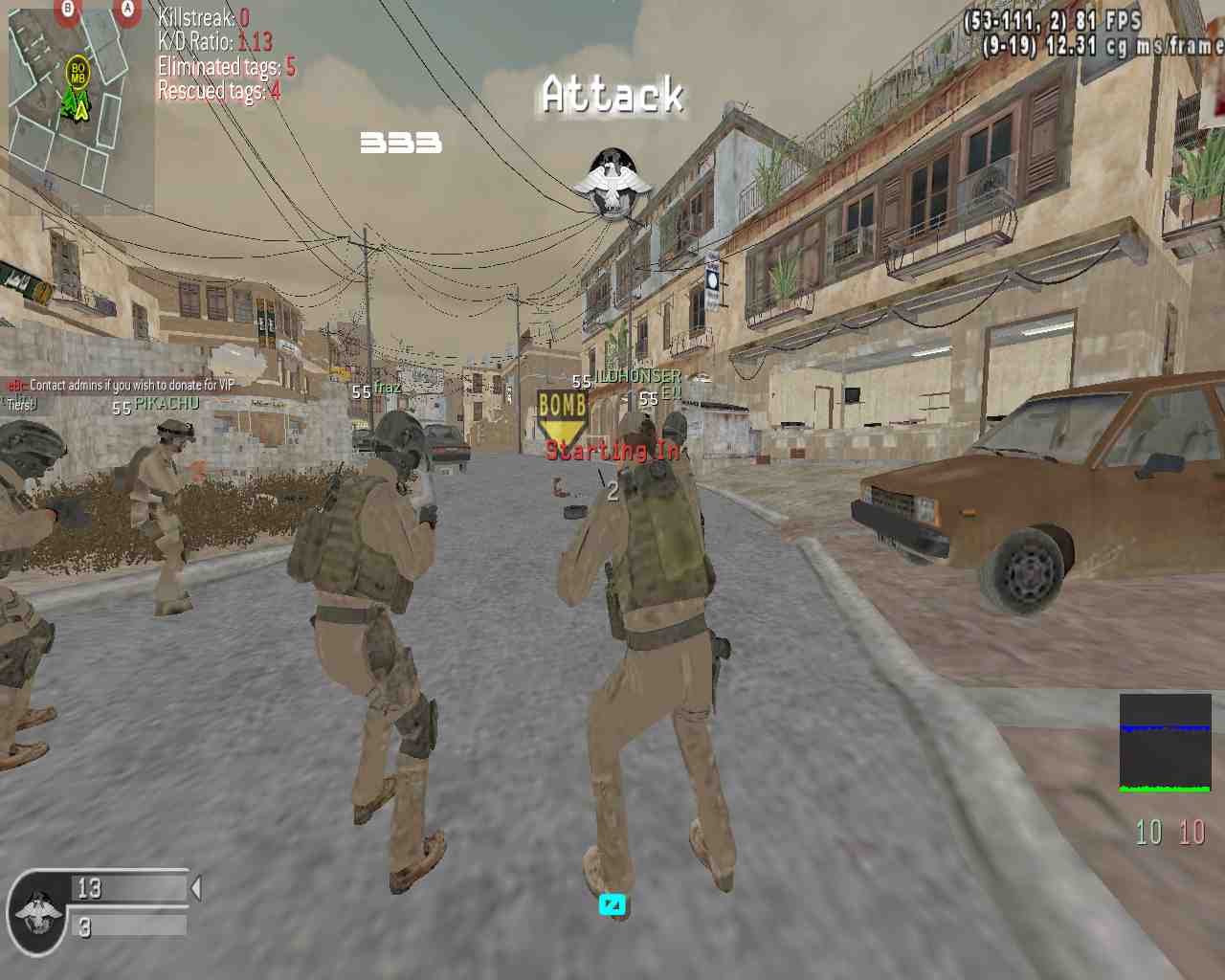Click the team emblem beside ammo counter
Screen dimensions: 1225x980
click(38, 911)
